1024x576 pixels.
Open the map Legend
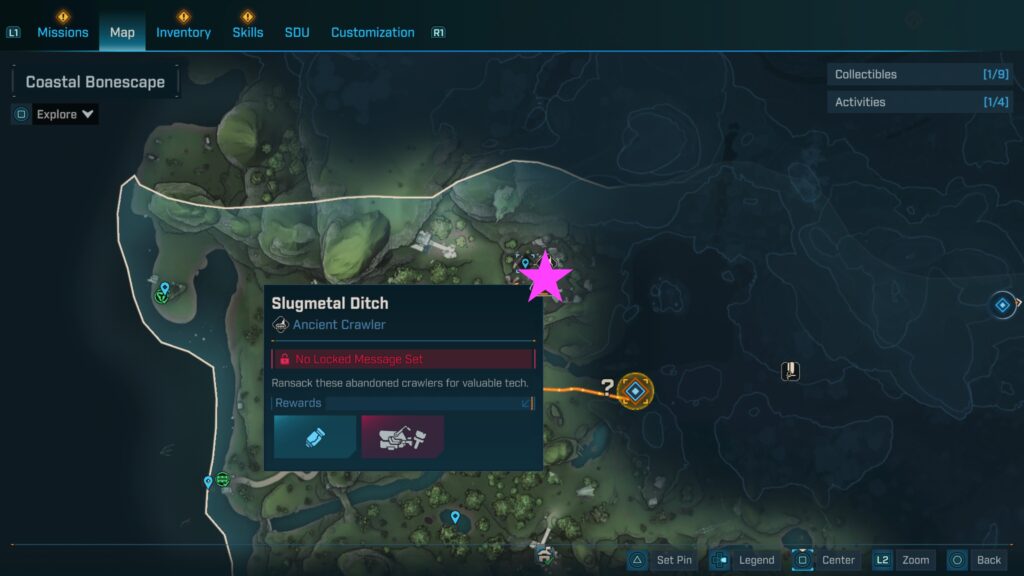[745, 560]
